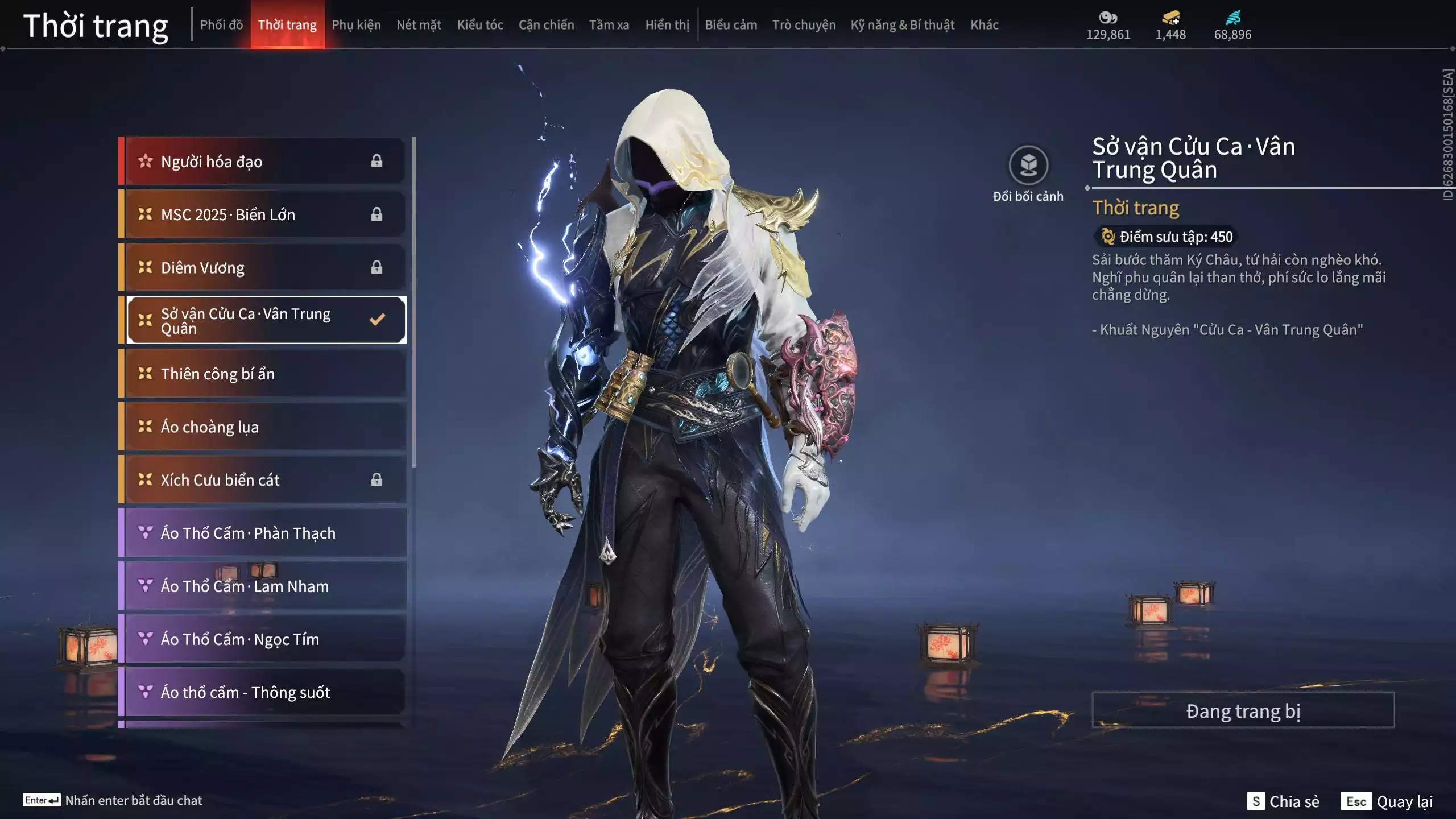This screenshot has width=1456, height=819.
Task: Switch to the Tầm xa tab
Action: [x=609, y=25]
